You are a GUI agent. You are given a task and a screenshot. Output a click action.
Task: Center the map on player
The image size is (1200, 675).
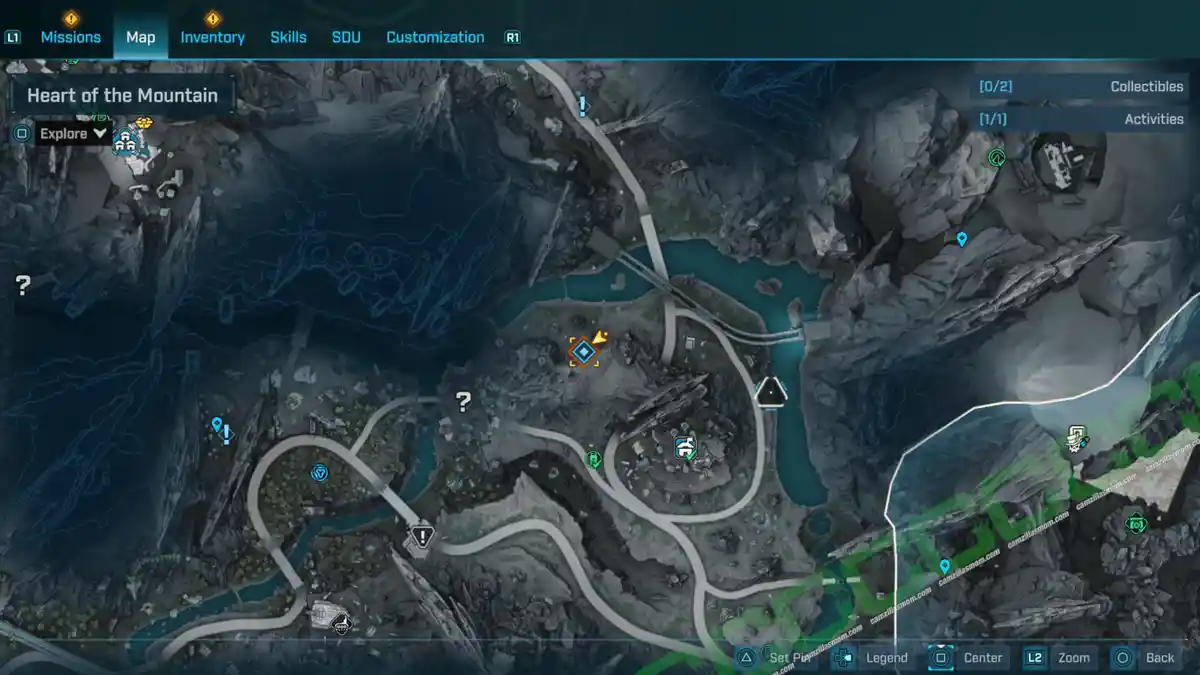pyautogui.click(x=982, y=657)
